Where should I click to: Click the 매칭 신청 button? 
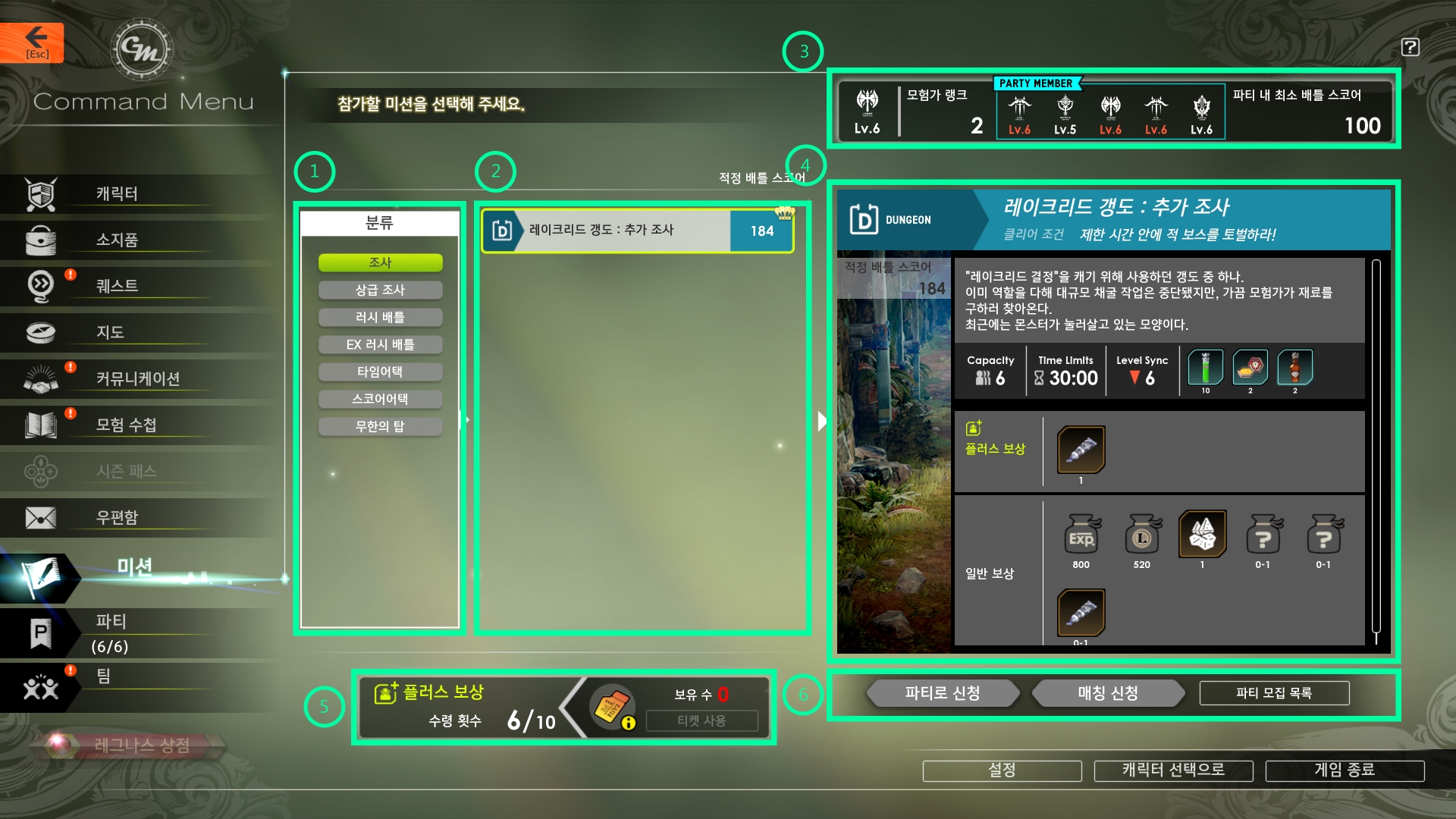(1108, 693)
